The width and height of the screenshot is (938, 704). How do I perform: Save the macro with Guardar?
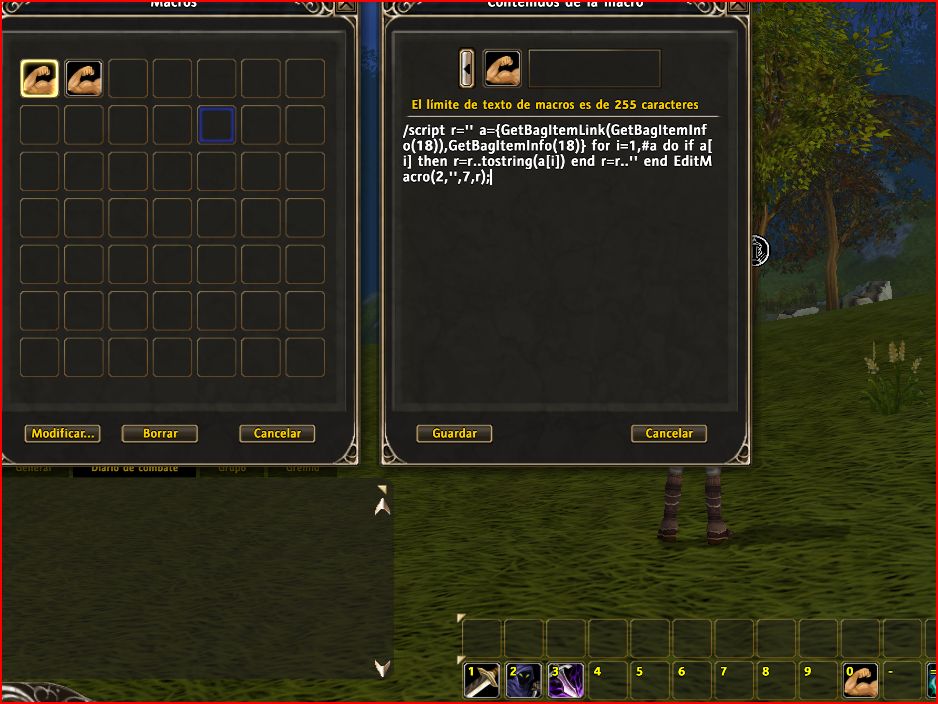coord(454,434)
